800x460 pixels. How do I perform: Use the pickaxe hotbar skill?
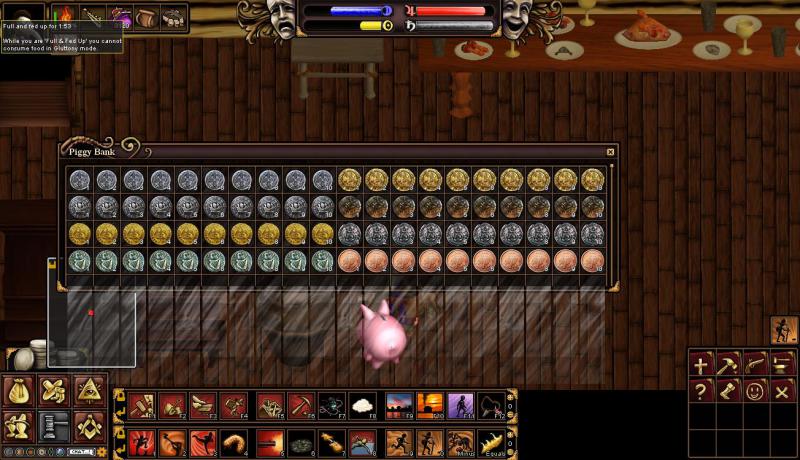click(x=299, y=405)
